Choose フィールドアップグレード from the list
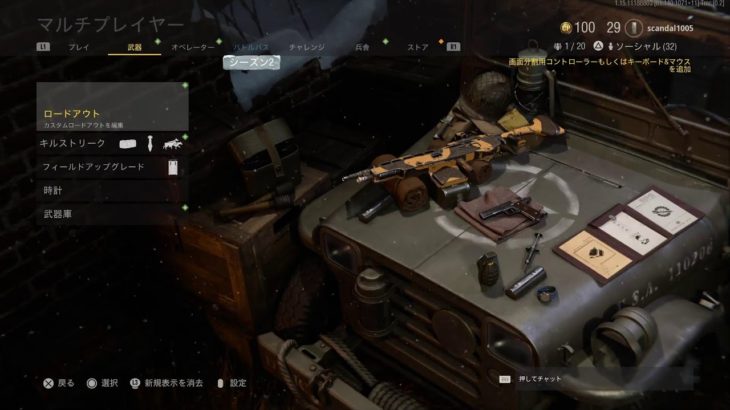 pos(112,167)
